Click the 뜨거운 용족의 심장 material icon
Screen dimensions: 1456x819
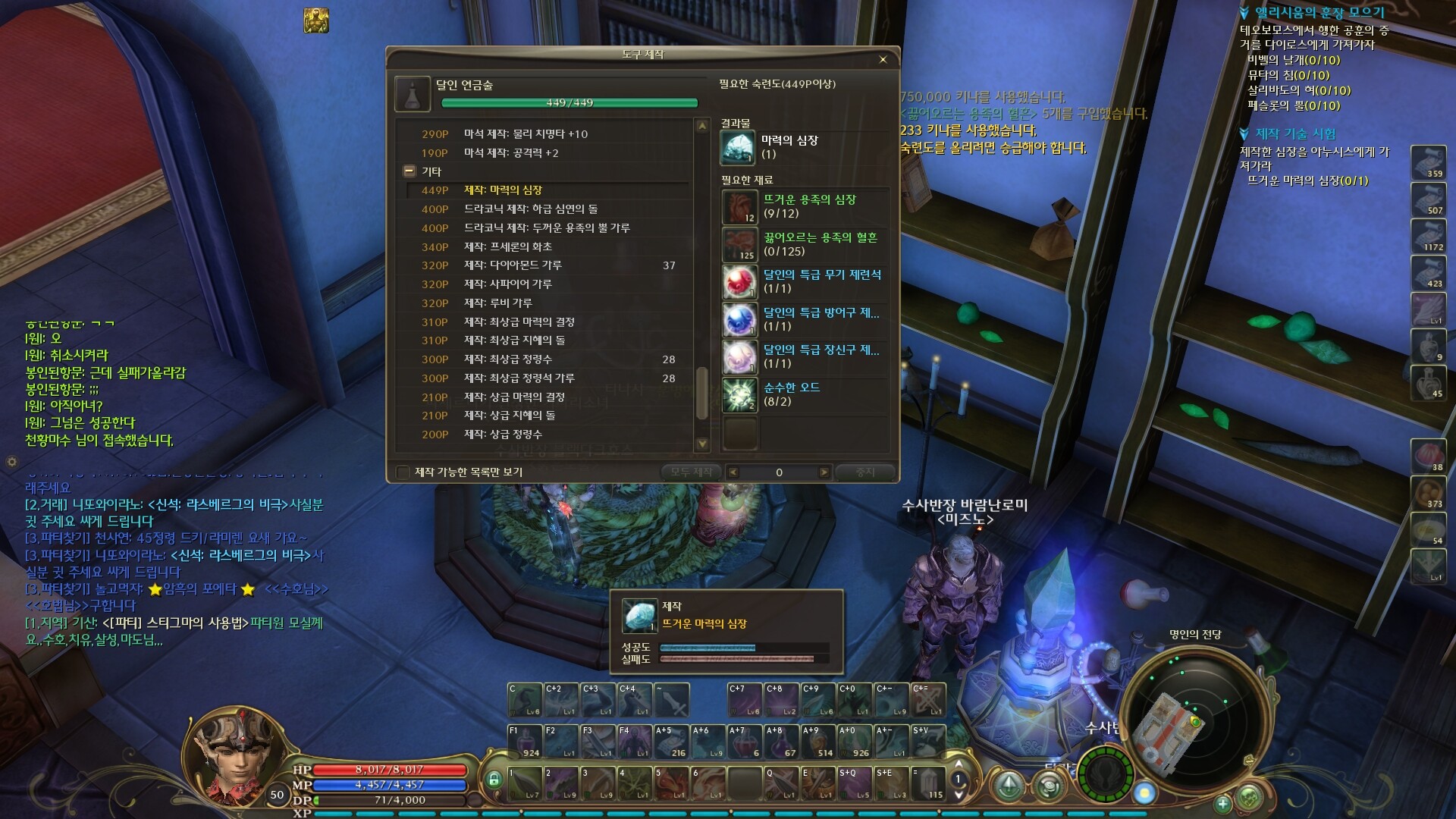pyautogui.click(x=739, y=207)
